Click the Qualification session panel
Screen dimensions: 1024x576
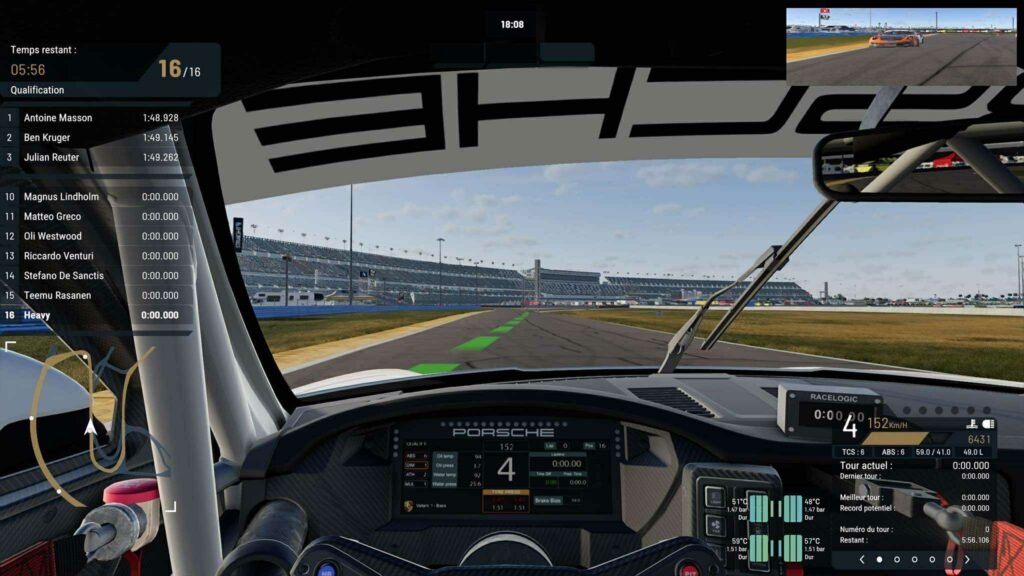tap(108, 70)
